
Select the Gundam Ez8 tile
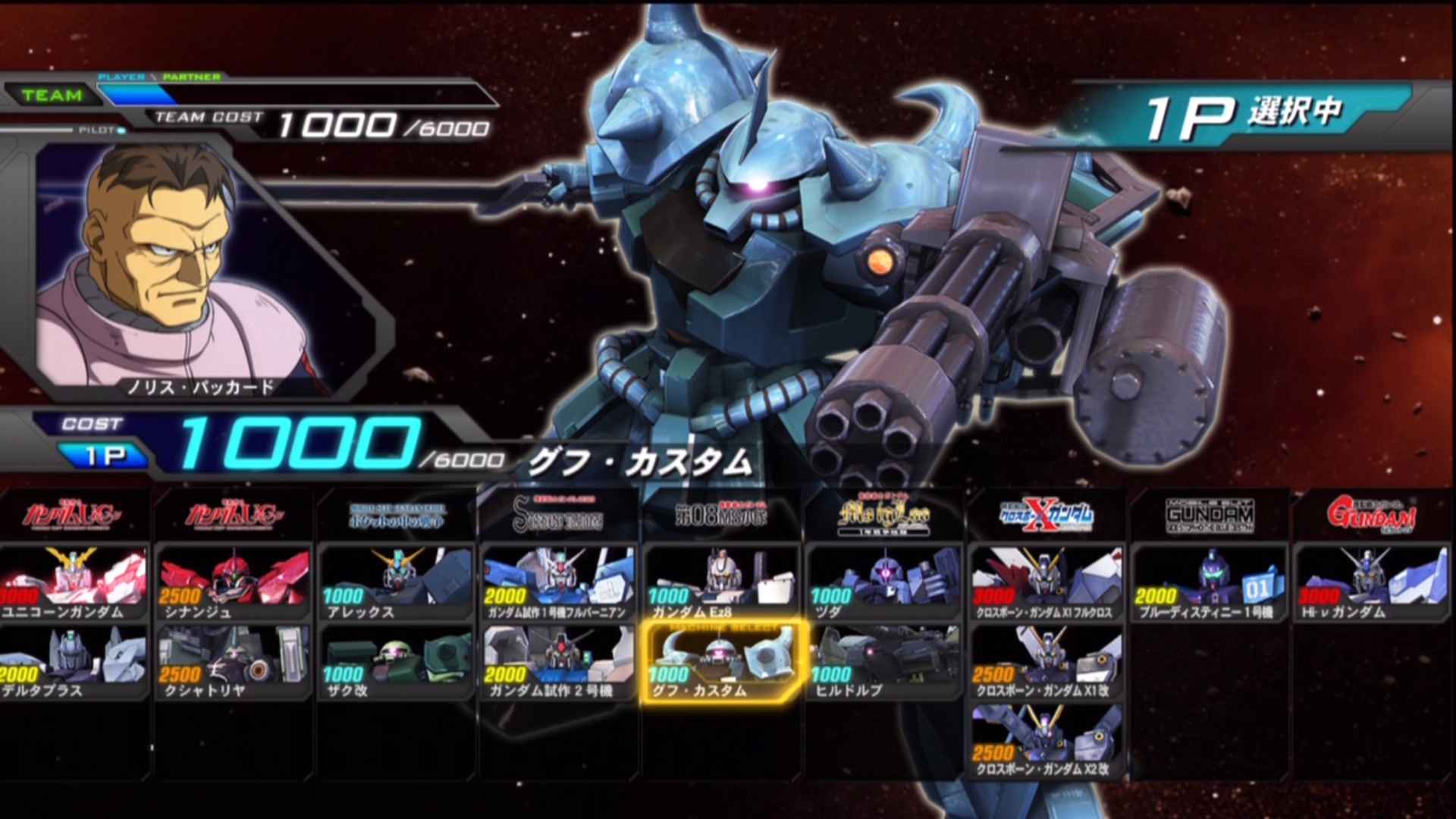(721, 584)
